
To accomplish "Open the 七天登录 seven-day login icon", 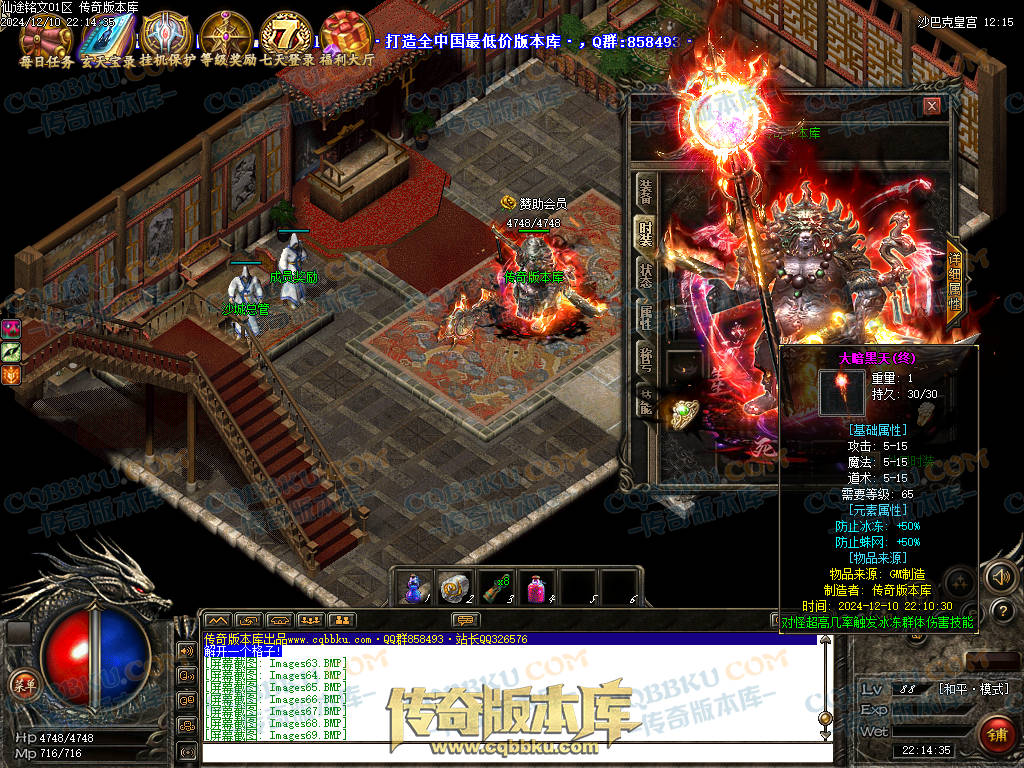I will [287, 35].
